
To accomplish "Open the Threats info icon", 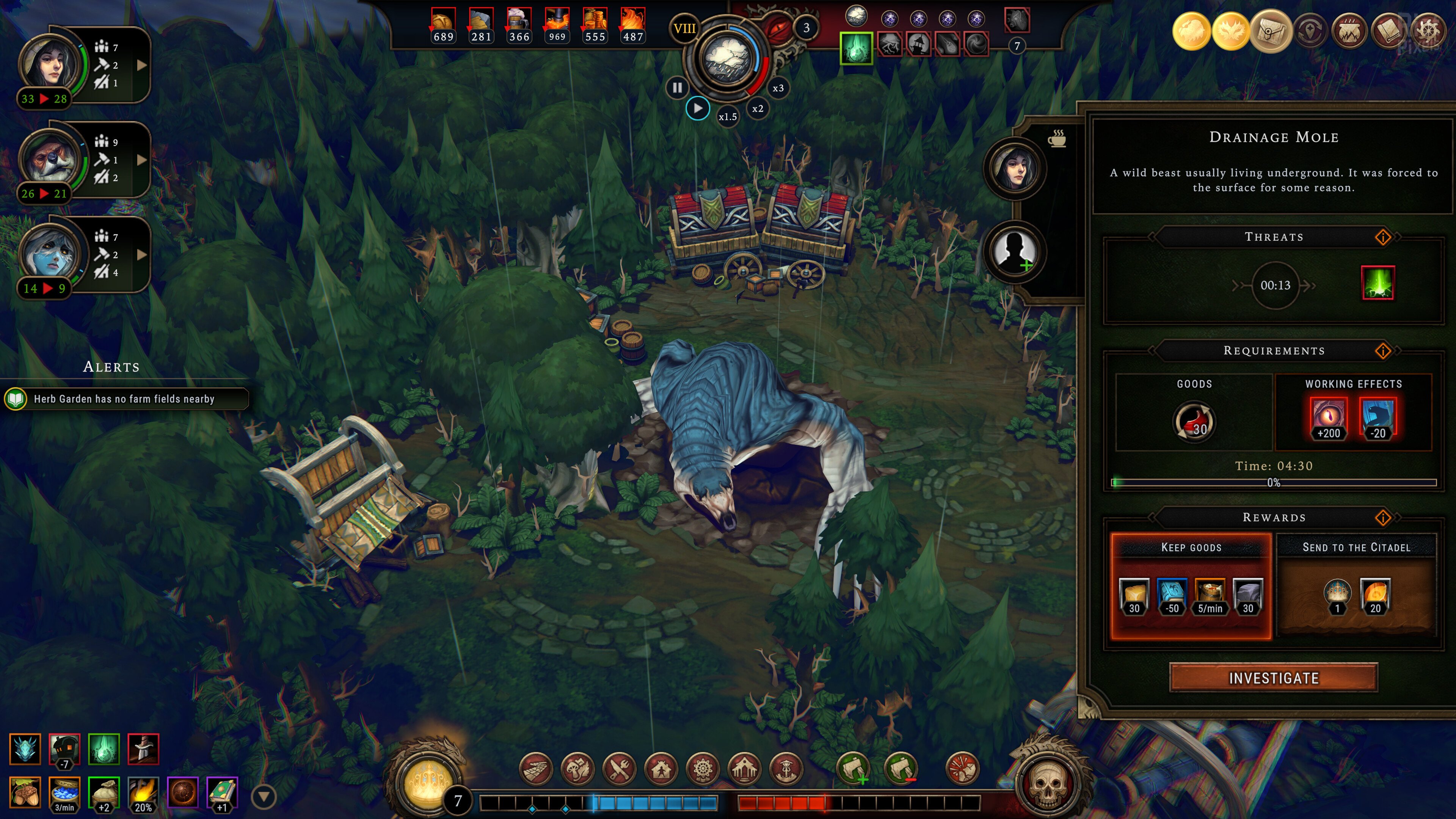I will pyautogui.click(x=1382, y=237).
